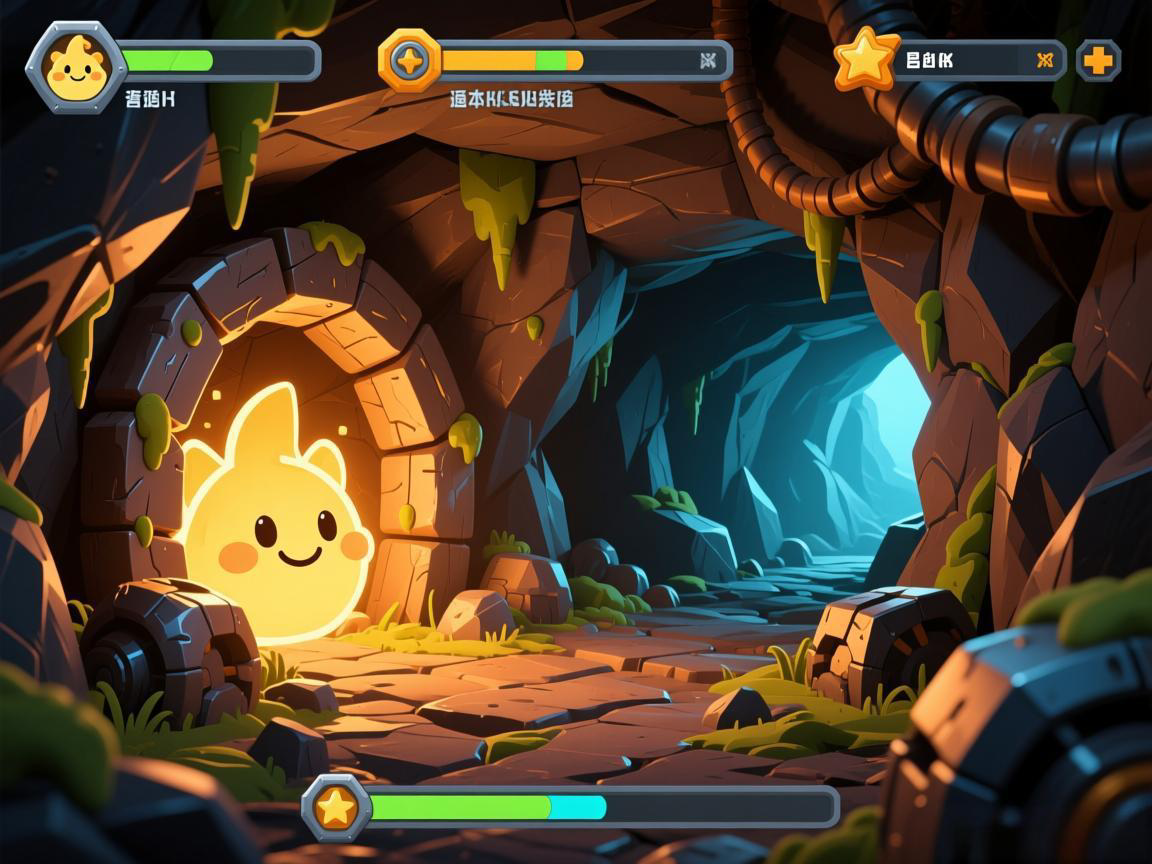The image size is (1152, 864).
Task: Select the star hexagon icon on bottom bar
Action: coord(336,807)
